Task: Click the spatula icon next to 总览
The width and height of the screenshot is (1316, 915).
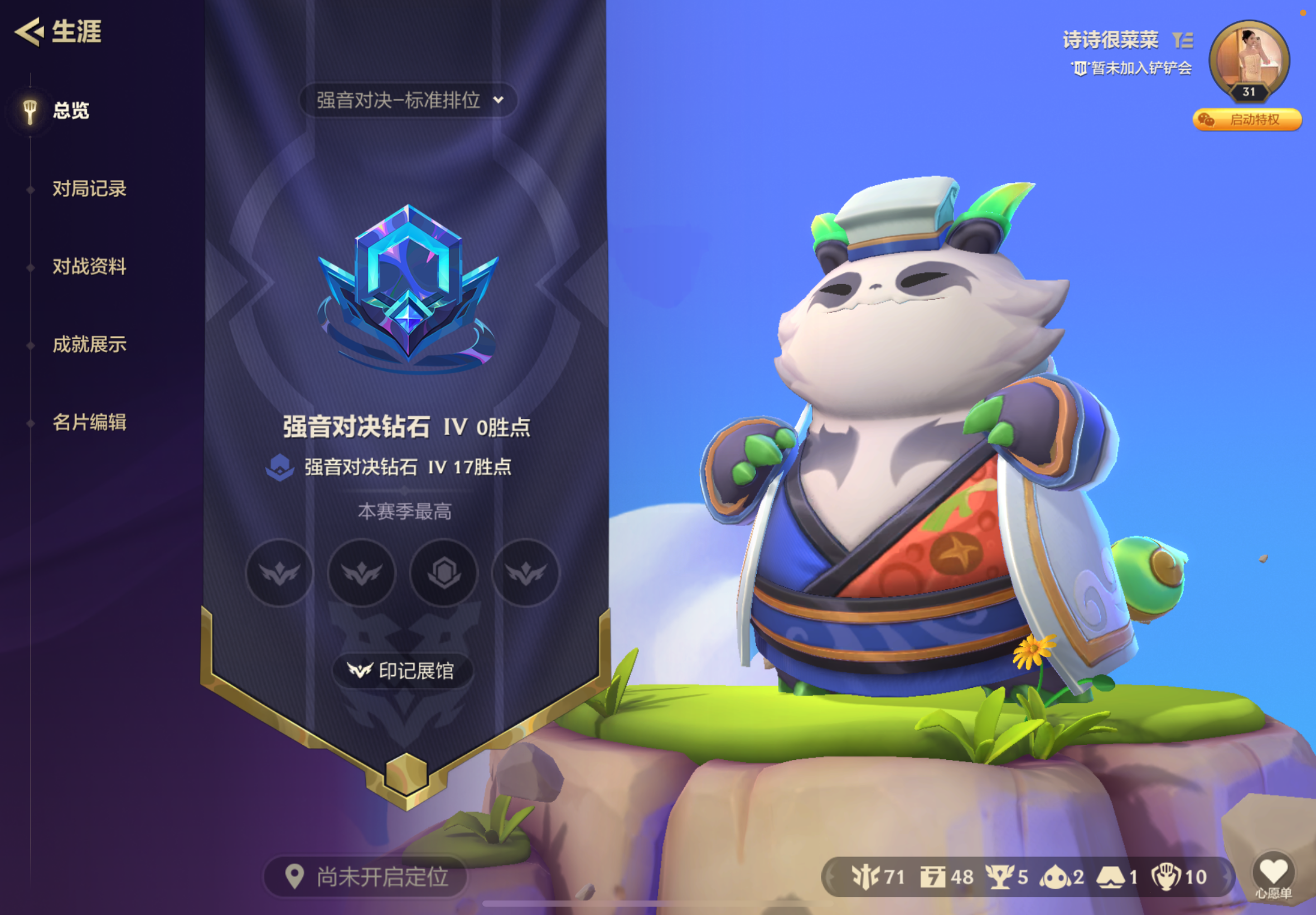Action: [30, 109]
